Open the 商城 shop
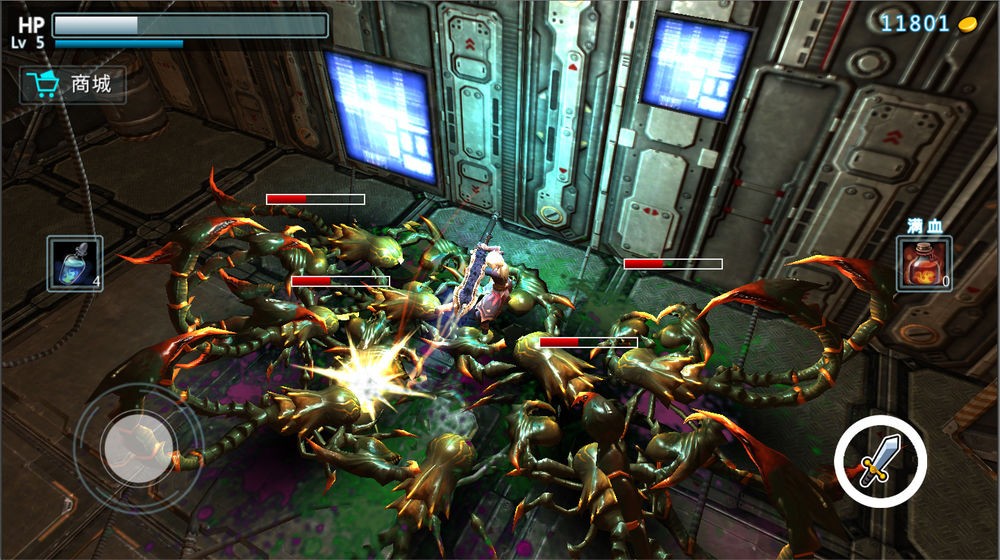Screen dimensions: 1000x560 [73, 85]
